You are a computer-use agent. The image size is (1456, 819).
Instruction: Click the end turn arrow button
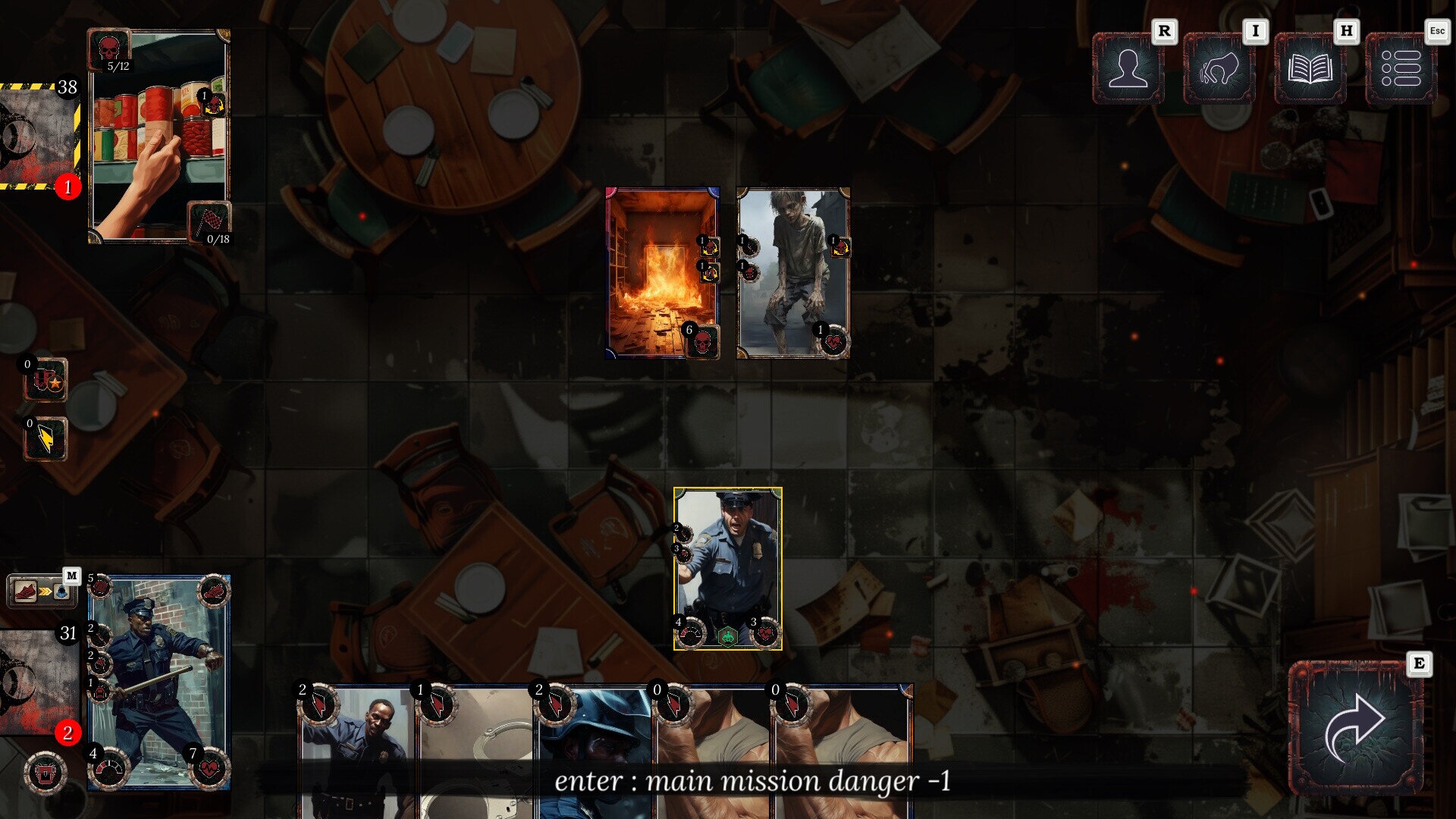tap(1355, 728)
